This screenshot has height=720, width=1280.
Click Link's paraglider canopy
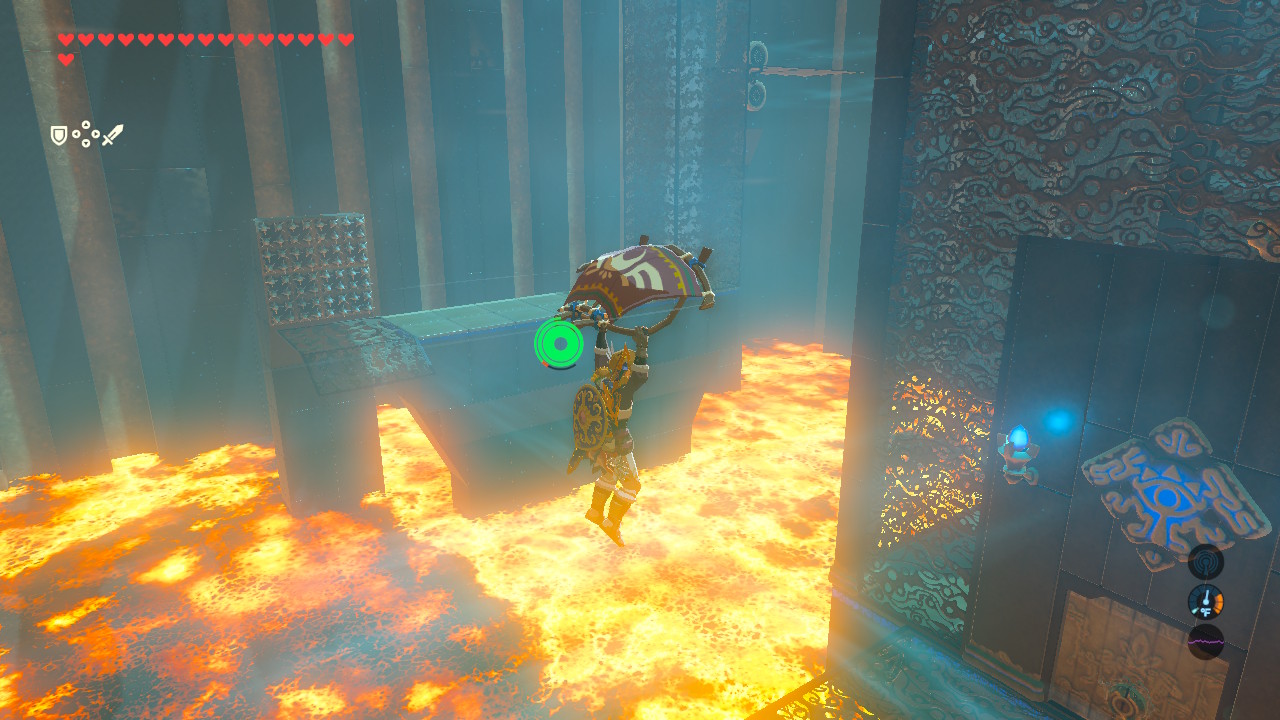(x=640, y=275)
